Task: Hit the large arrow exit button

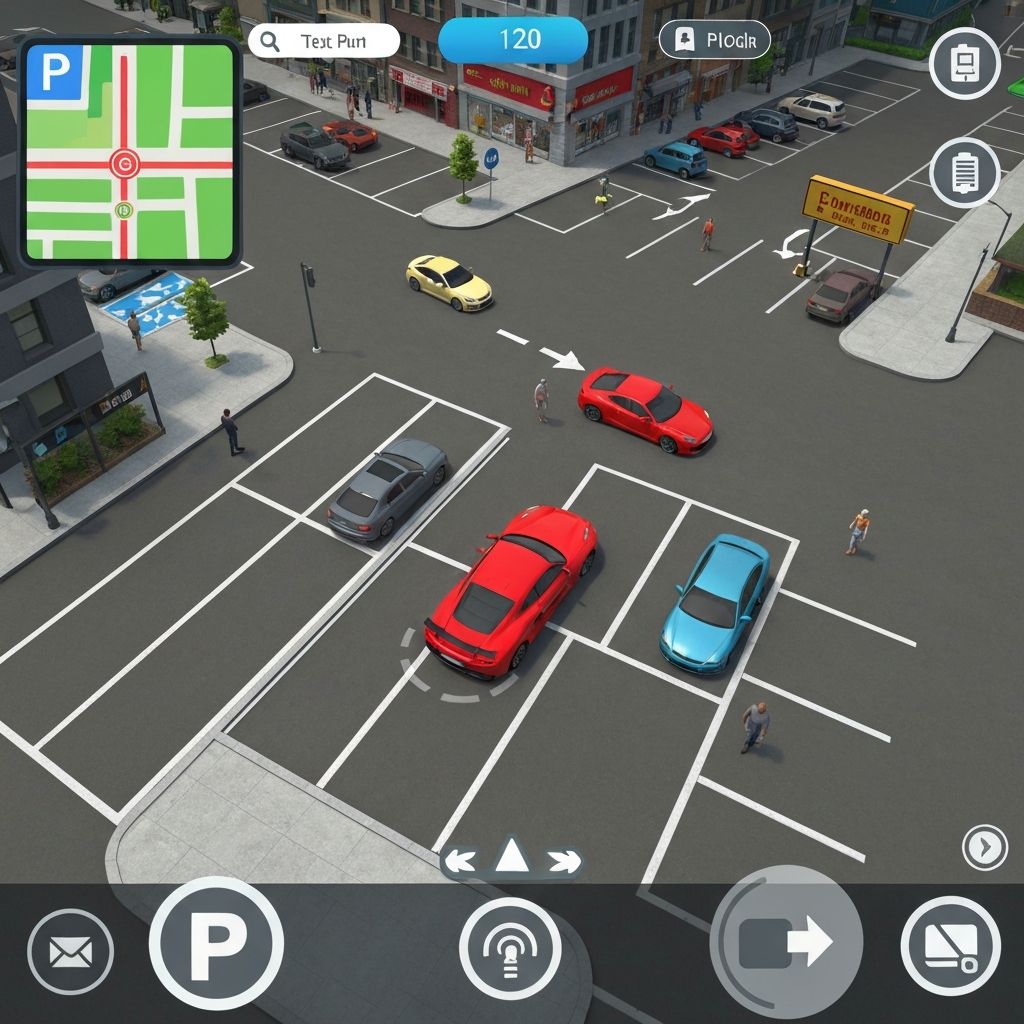Action: (x=786, y=941)
